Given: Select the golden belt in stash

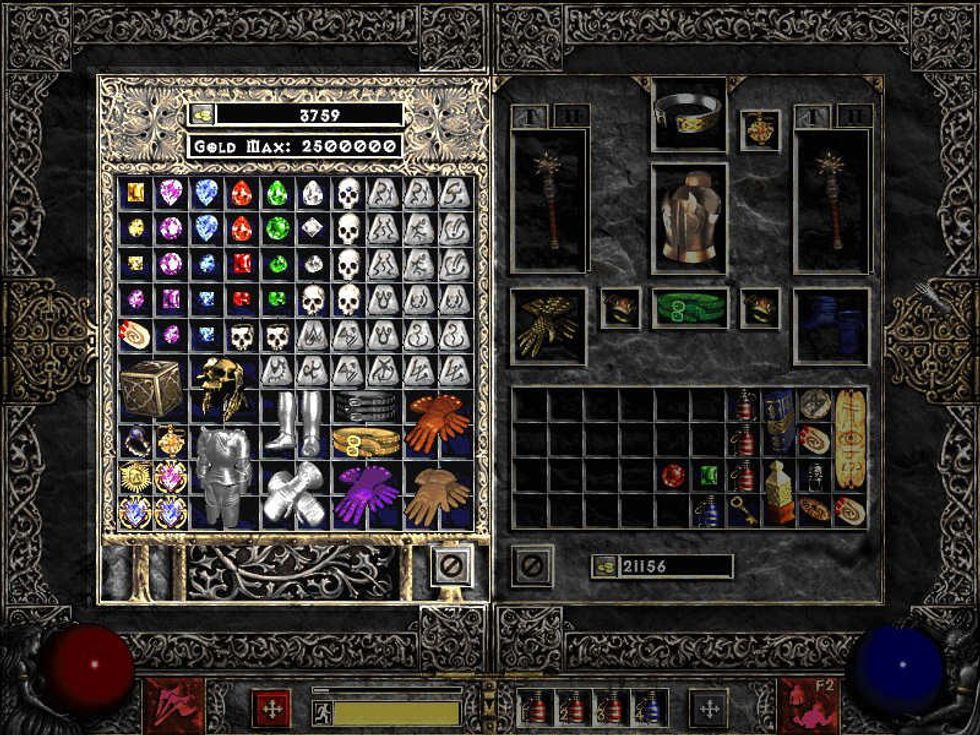Looking at the screenshot, I should pos(366,441).
